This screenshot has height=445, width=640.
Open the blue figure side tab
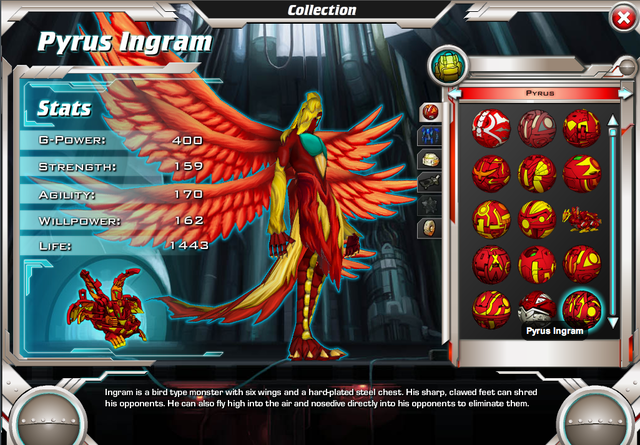pyautogui.click(x=429, y=134)
